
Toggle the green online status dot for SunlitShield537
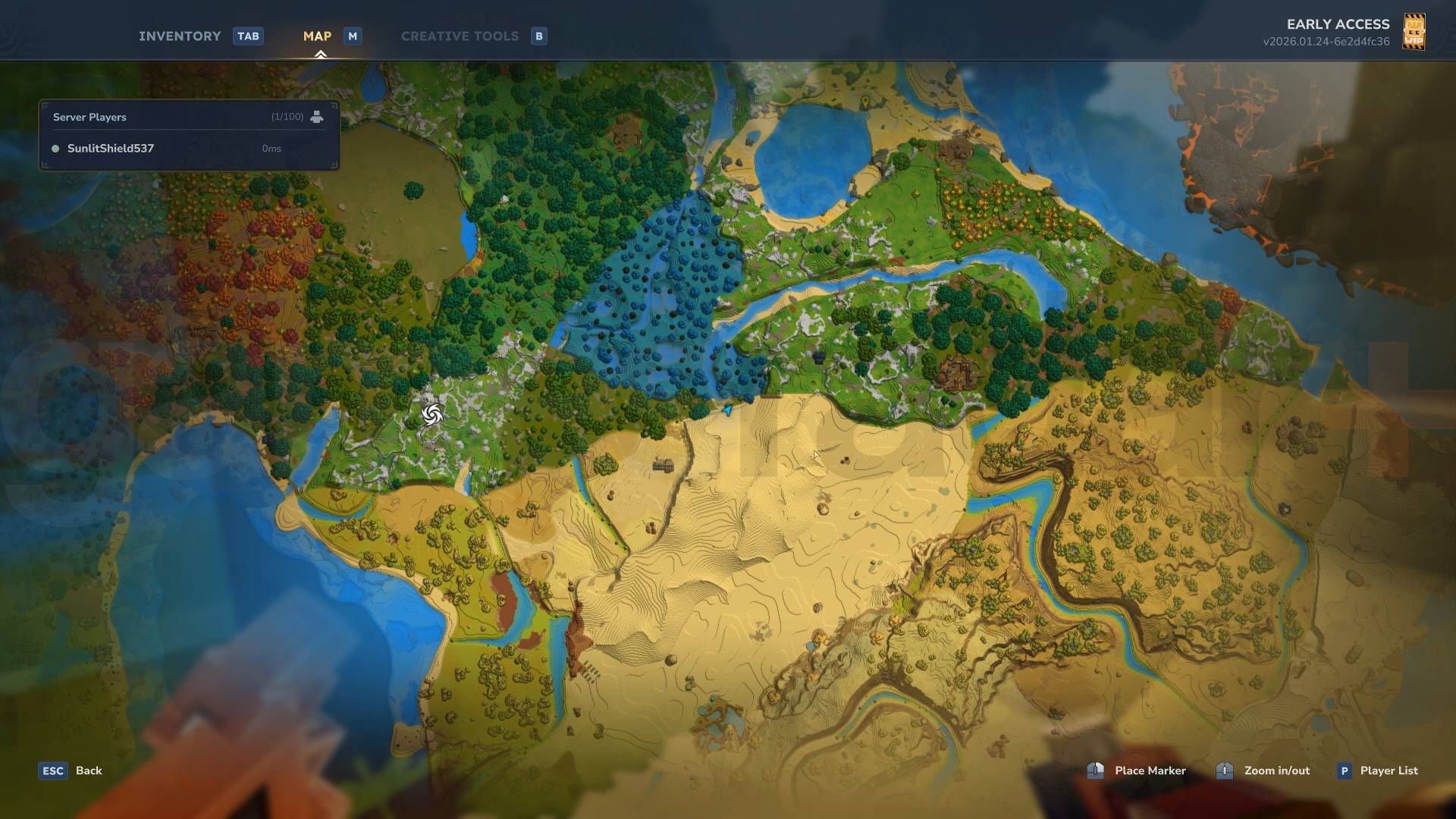55,149
